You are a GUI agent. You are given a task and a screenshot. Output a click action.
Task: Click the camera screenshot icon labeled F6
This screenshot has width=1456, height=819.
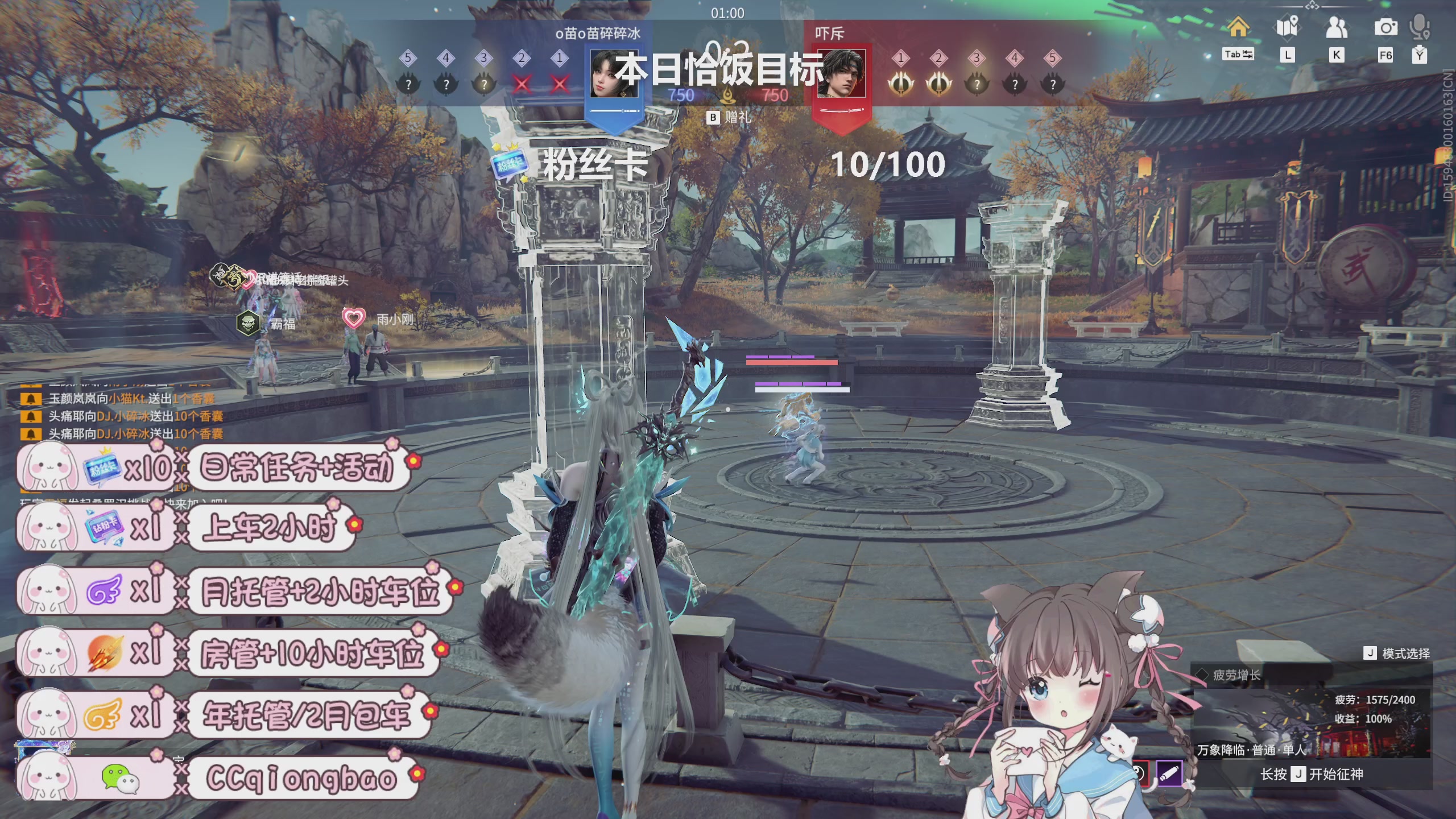point(1386,27)
